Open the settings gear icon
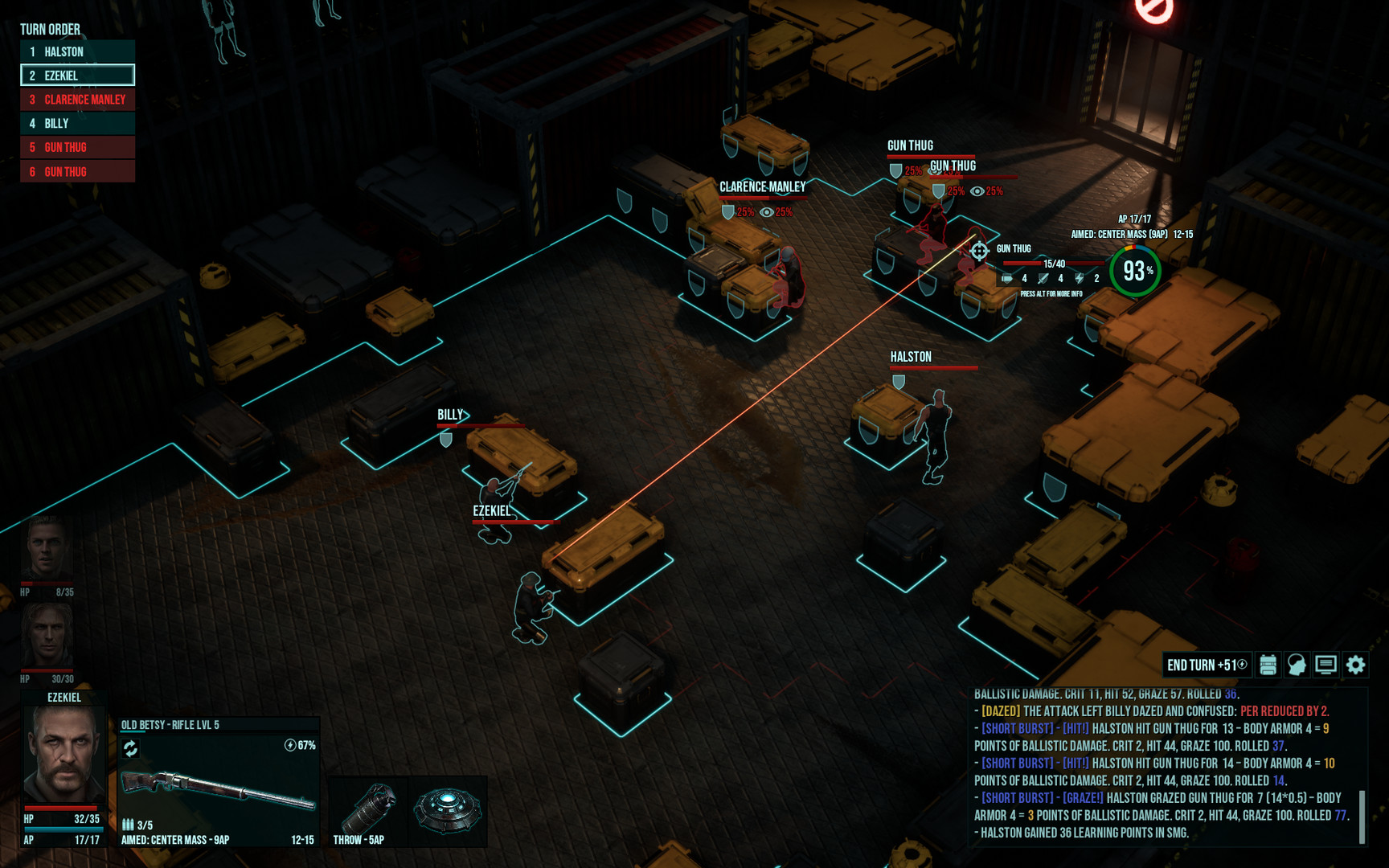 1356,665
